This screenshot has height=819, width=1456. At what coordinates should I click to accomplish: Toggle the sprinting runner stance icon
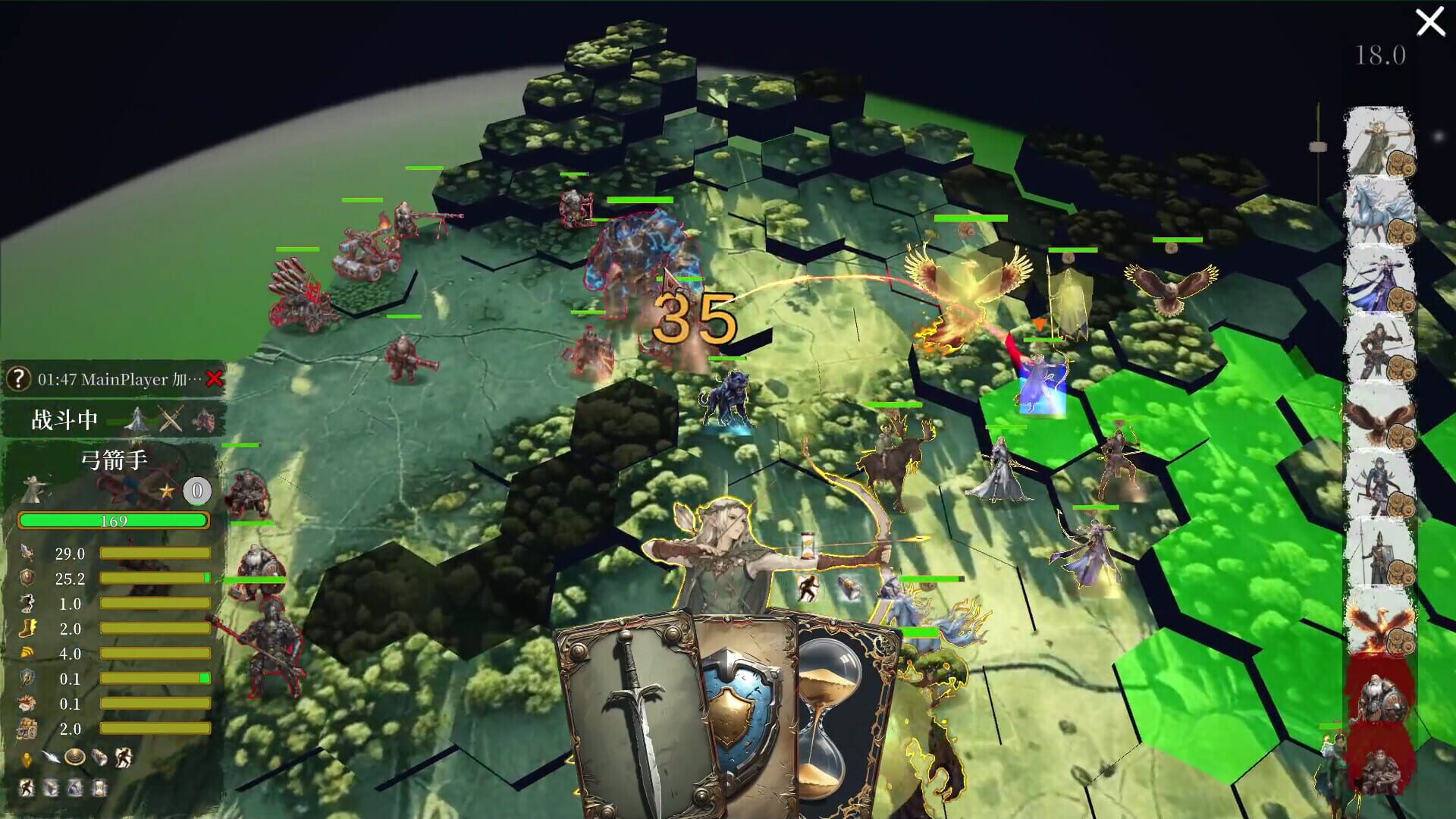[27, 787]
